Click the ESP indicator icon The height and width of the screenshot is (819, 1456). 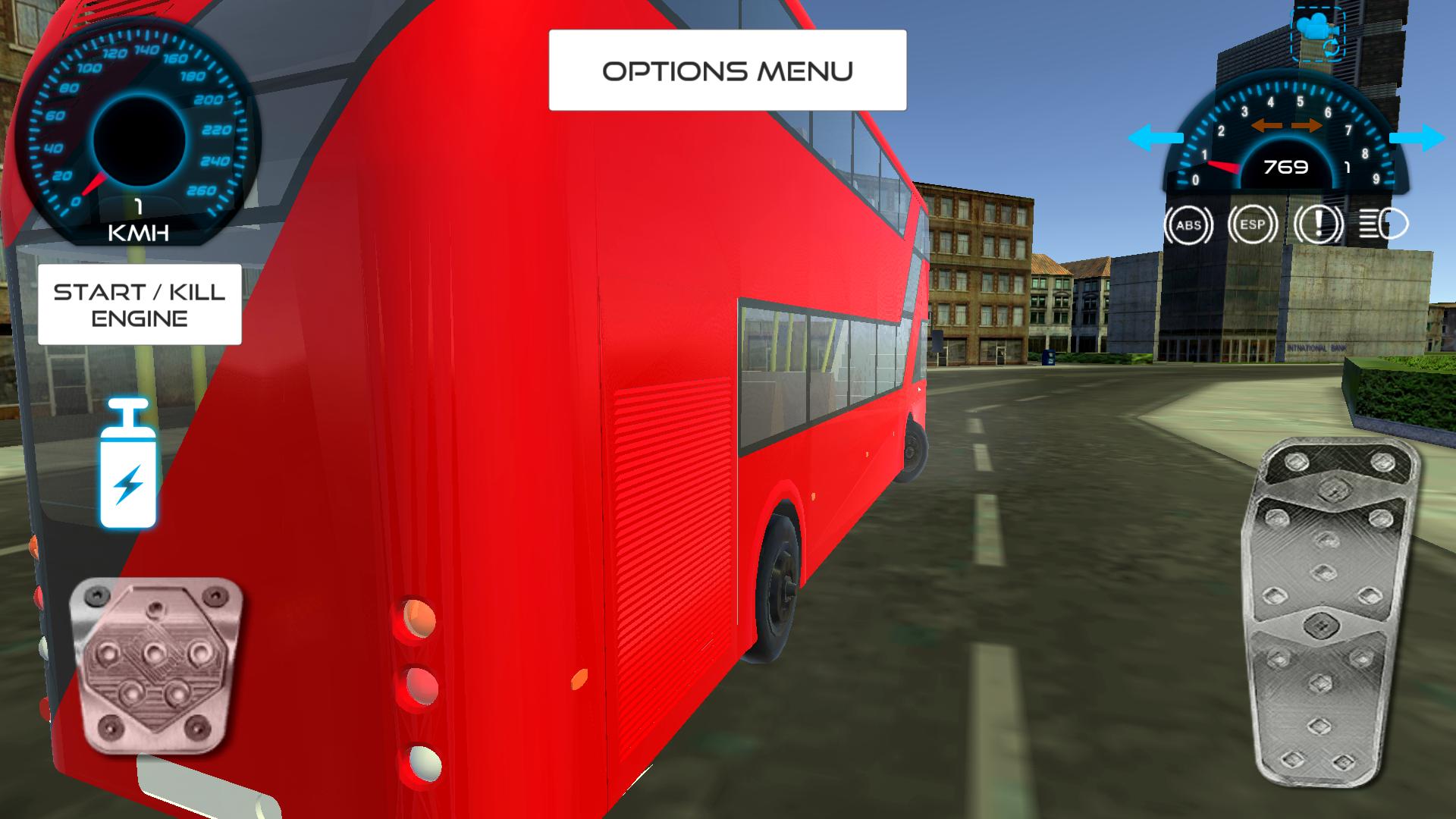point(1252,224)
